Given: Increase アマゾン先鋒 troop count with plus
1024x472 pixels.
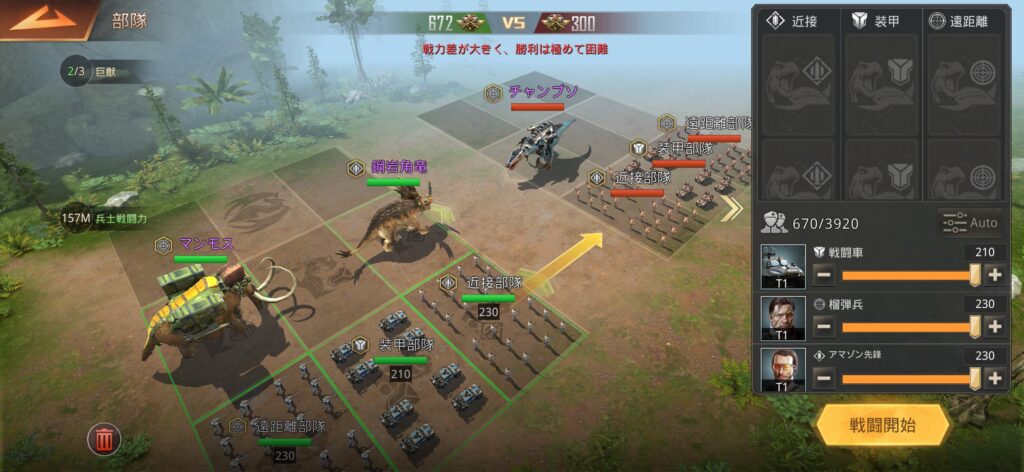Looking at the screenshot, I should (994, 378).
